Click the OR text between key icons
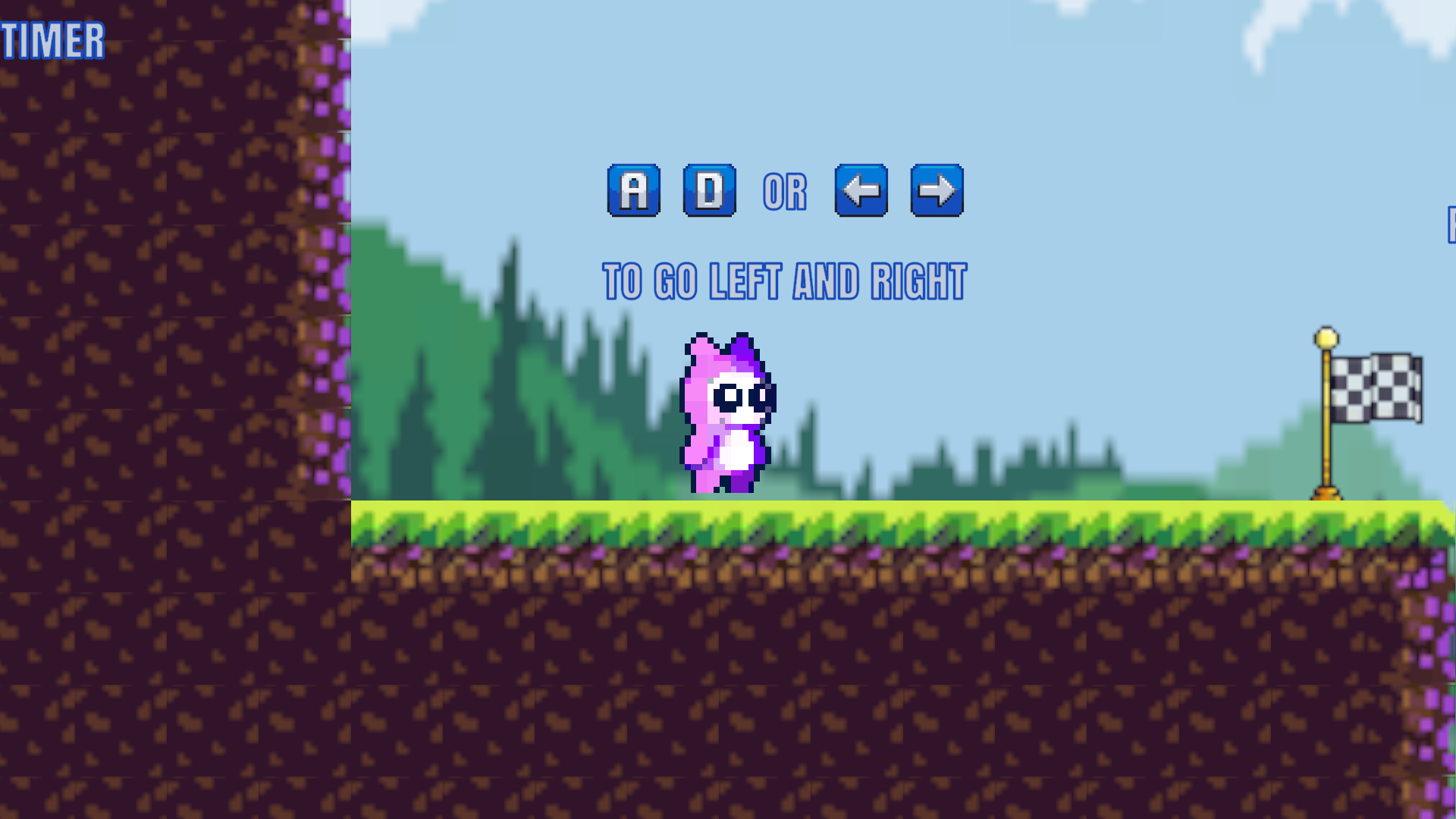 point(783,190)
